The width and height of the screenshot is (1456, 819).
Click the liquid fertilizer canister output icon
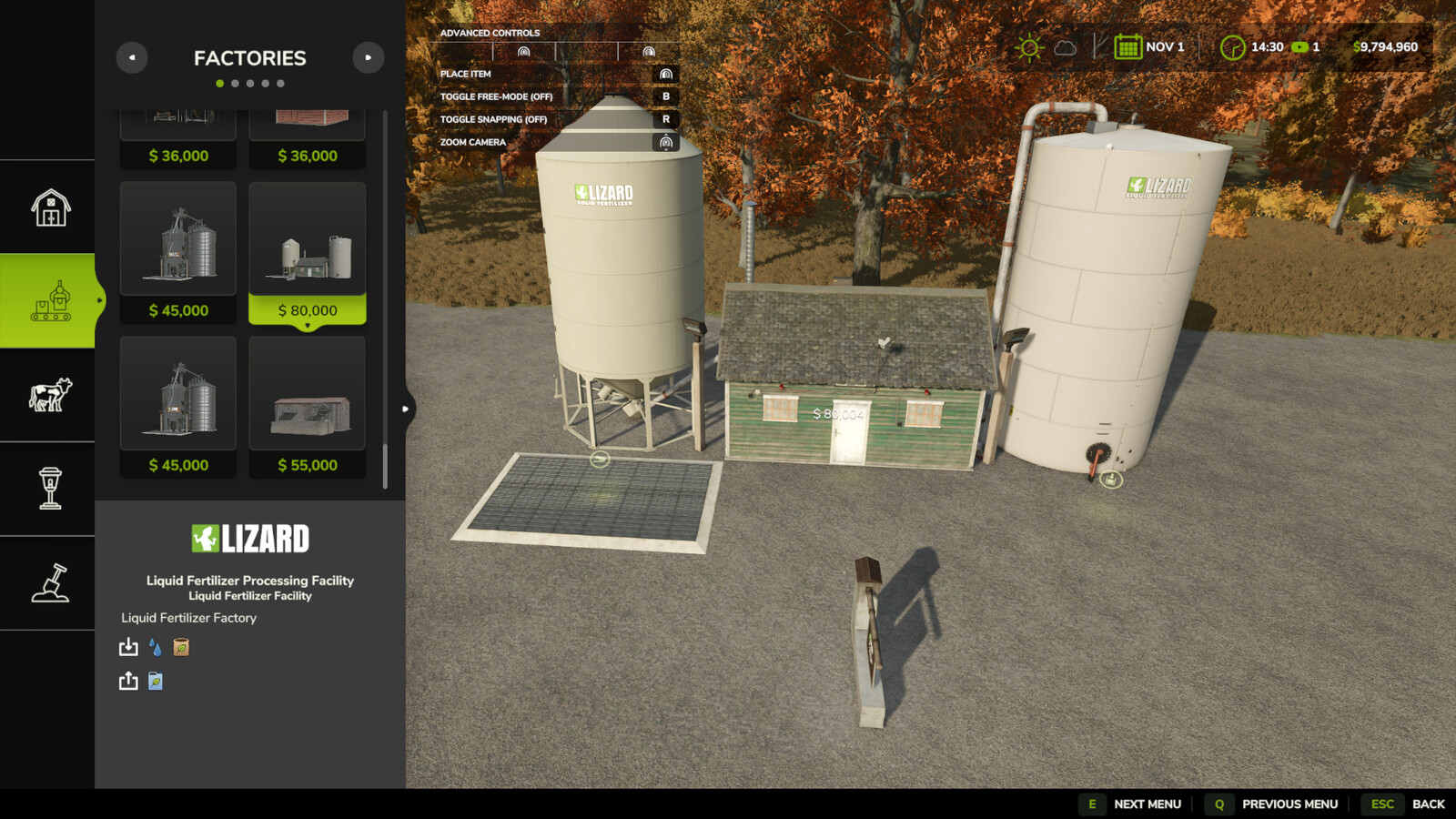tap(155, 681)
